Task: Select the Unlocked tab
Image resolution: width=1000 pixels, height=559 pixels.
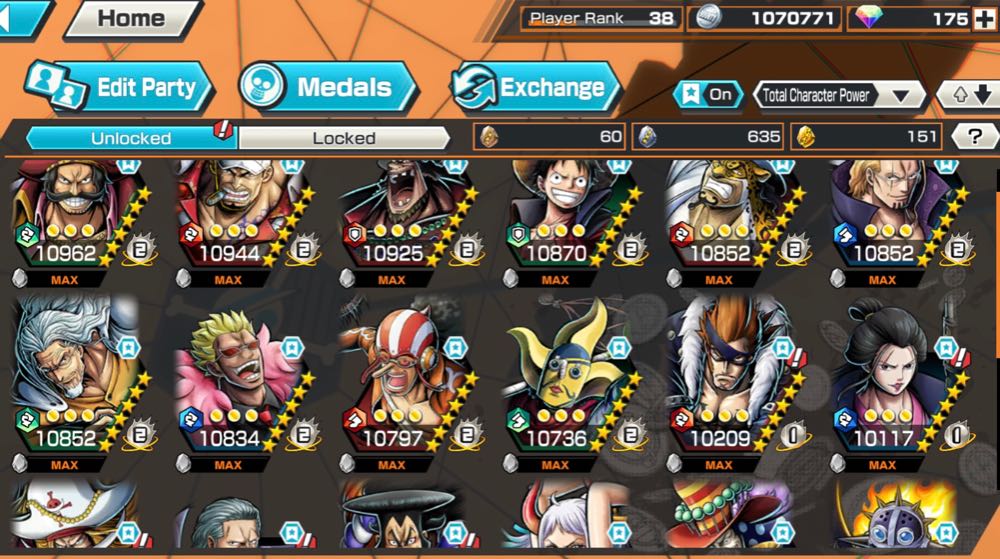Action: point(130,138)
